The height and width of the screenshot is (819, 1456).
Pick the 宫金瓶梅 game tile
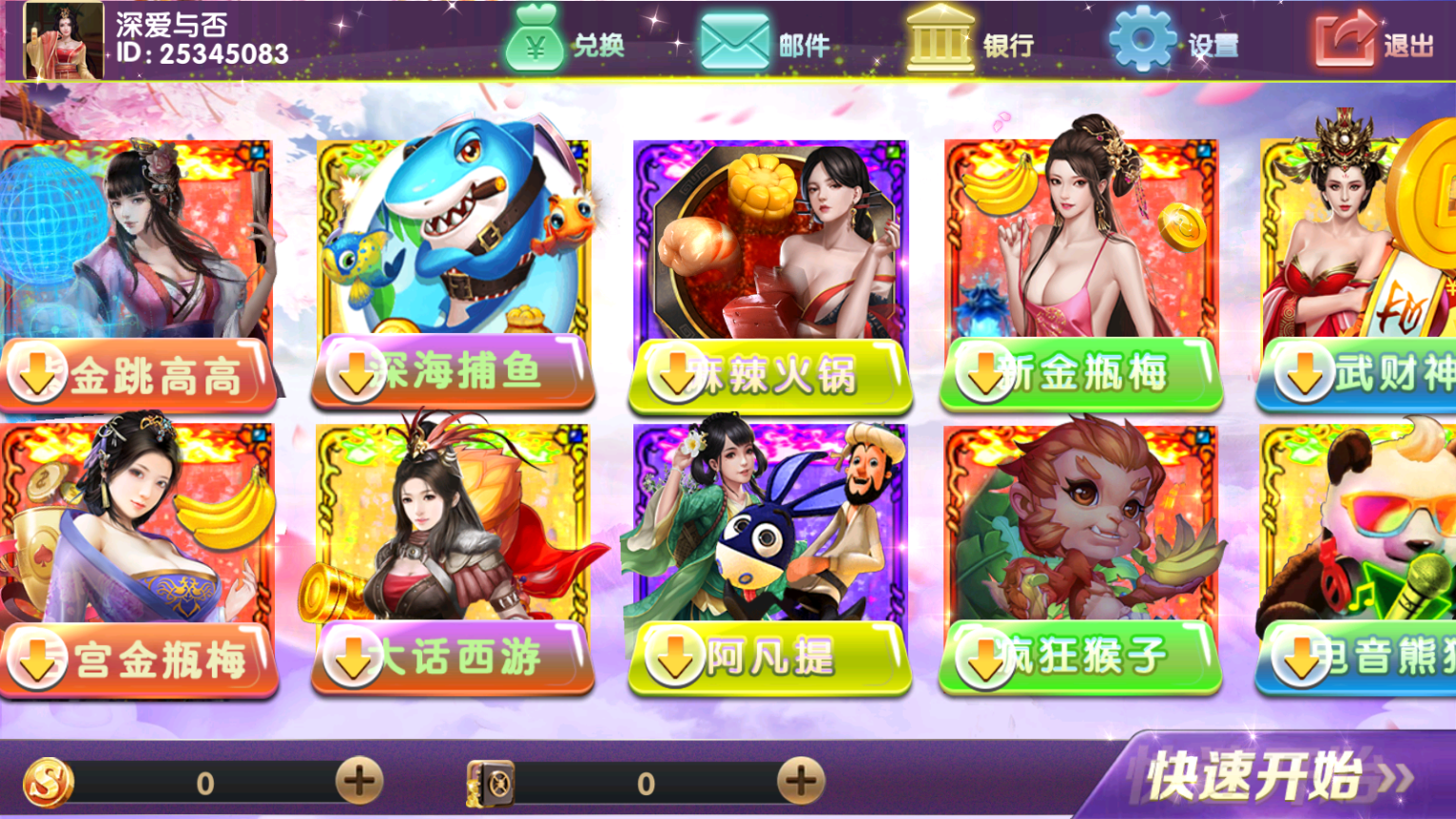(x=136, y=561)
